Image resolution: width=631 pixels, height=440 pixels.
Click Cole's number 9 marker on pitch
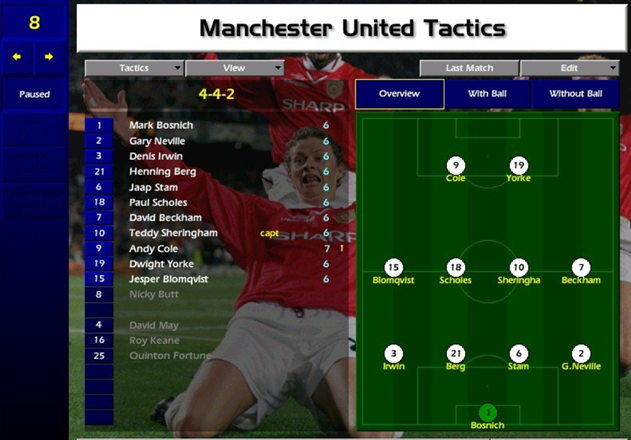(x=456, y=165)
